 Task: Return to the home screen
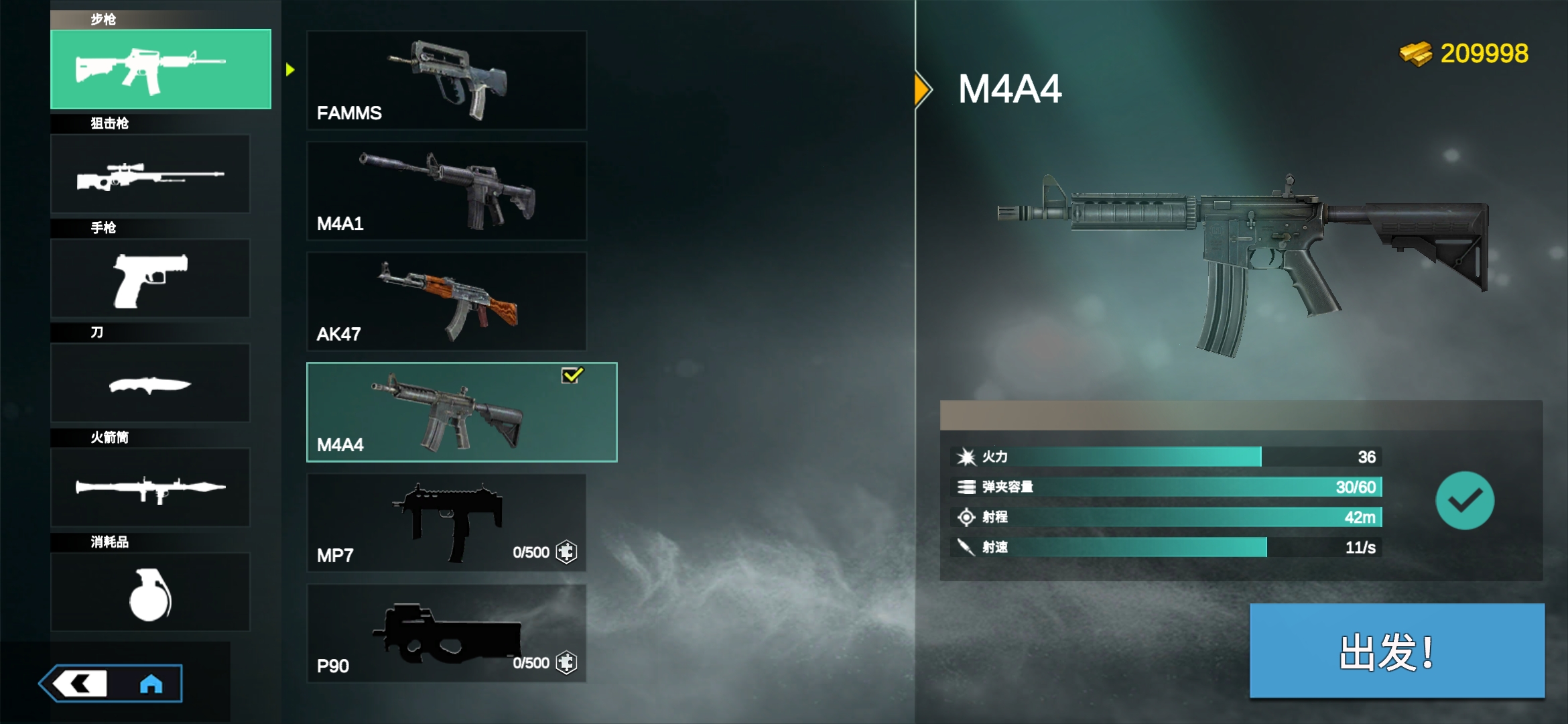(151, 684)
